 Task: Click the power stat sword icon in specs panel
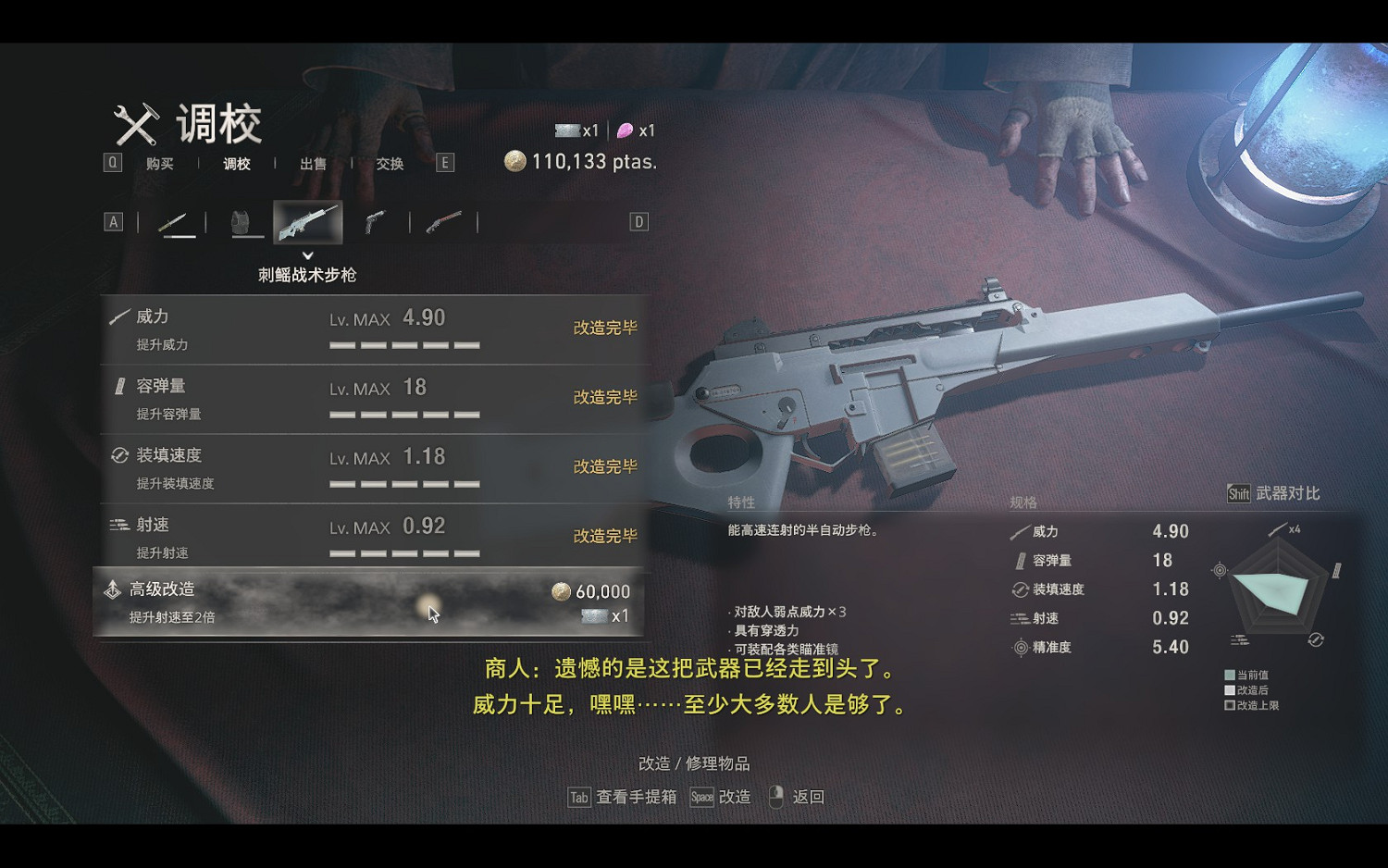1021,531
